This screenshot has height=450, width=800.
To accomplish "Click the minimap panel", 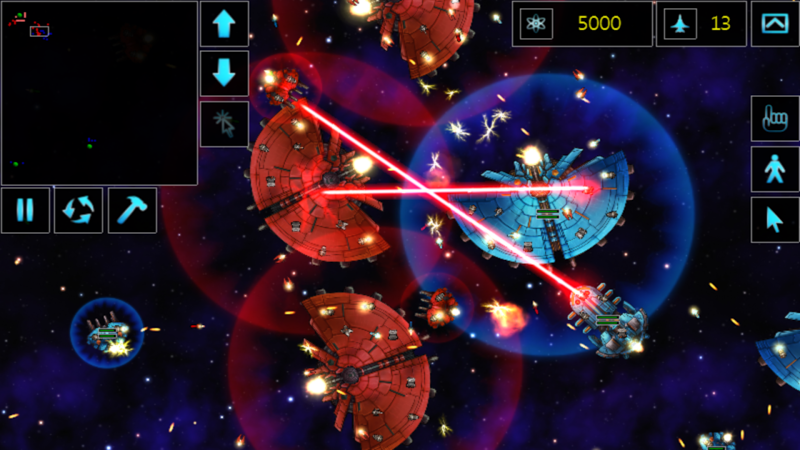I will pyautogui.click(x=99, y=92).
